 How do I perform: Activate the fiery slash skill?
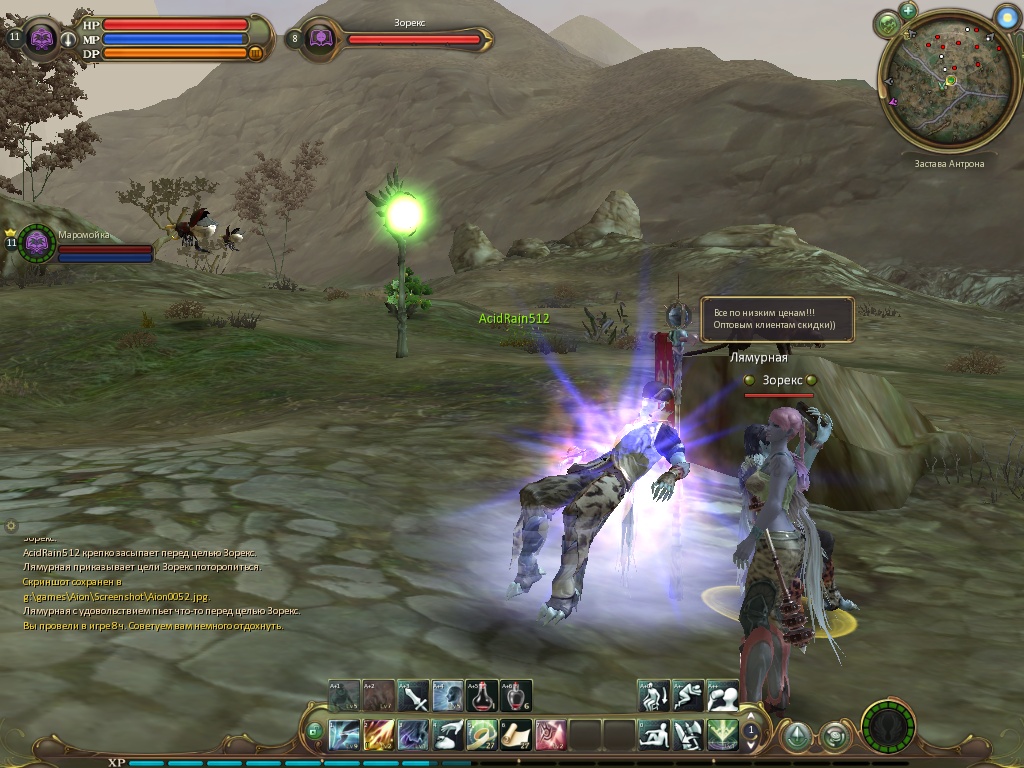pos(379,735)
